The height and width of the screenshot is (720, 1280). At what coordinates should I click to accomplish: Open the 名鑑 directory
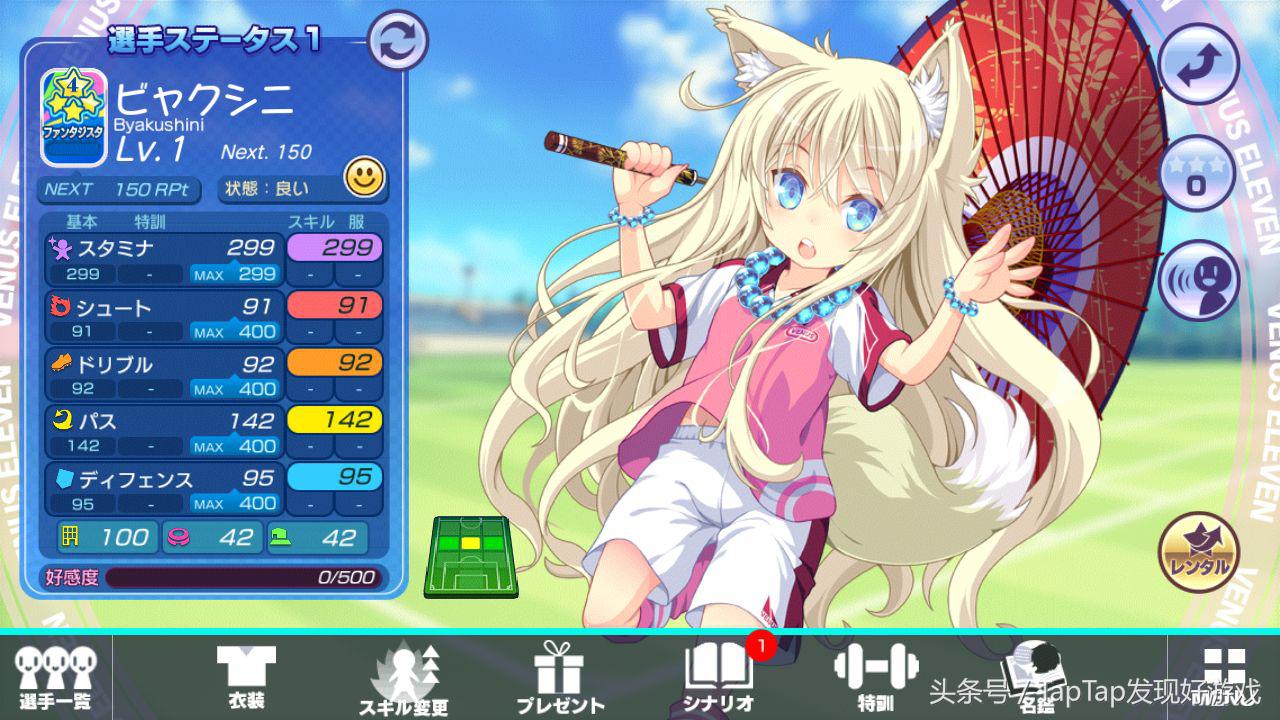pyautogui.click(x=1031, y=678)
